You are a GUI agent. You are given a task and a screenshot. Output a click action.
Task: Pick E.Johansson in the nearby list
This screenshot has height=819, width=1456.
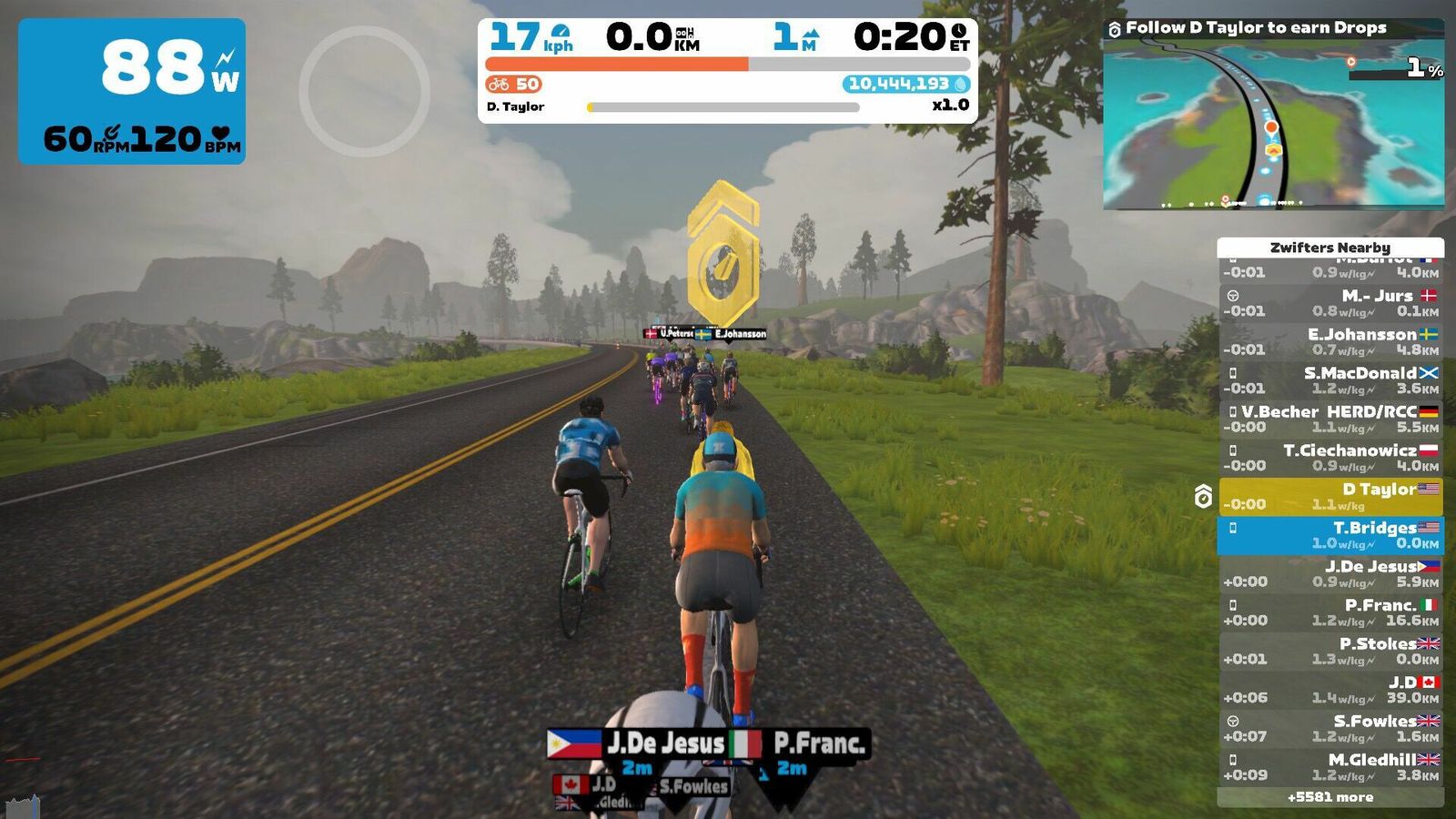(1330, 342)
